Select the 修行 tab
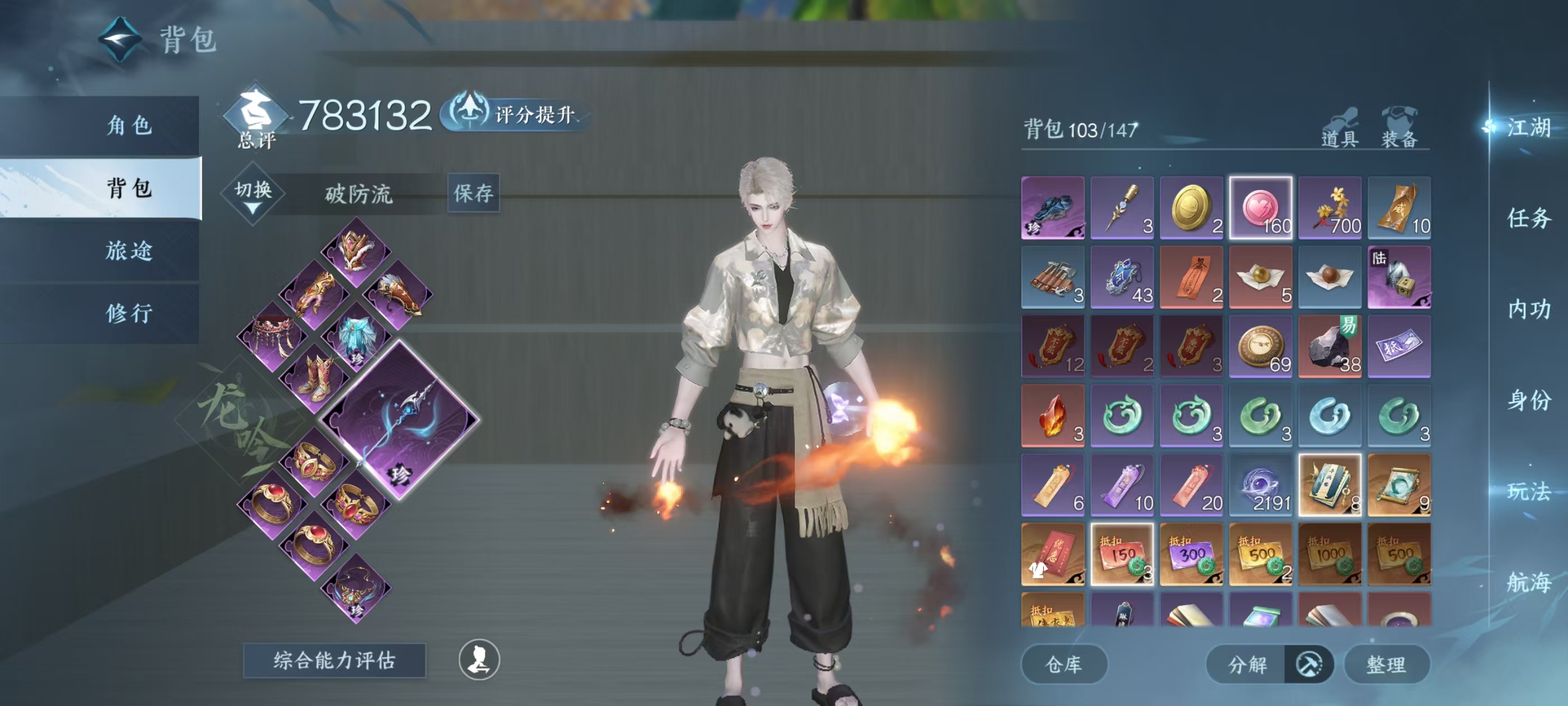Viewport: 1568px width, 706px height. pyautogui.click(x=129, y=313)
